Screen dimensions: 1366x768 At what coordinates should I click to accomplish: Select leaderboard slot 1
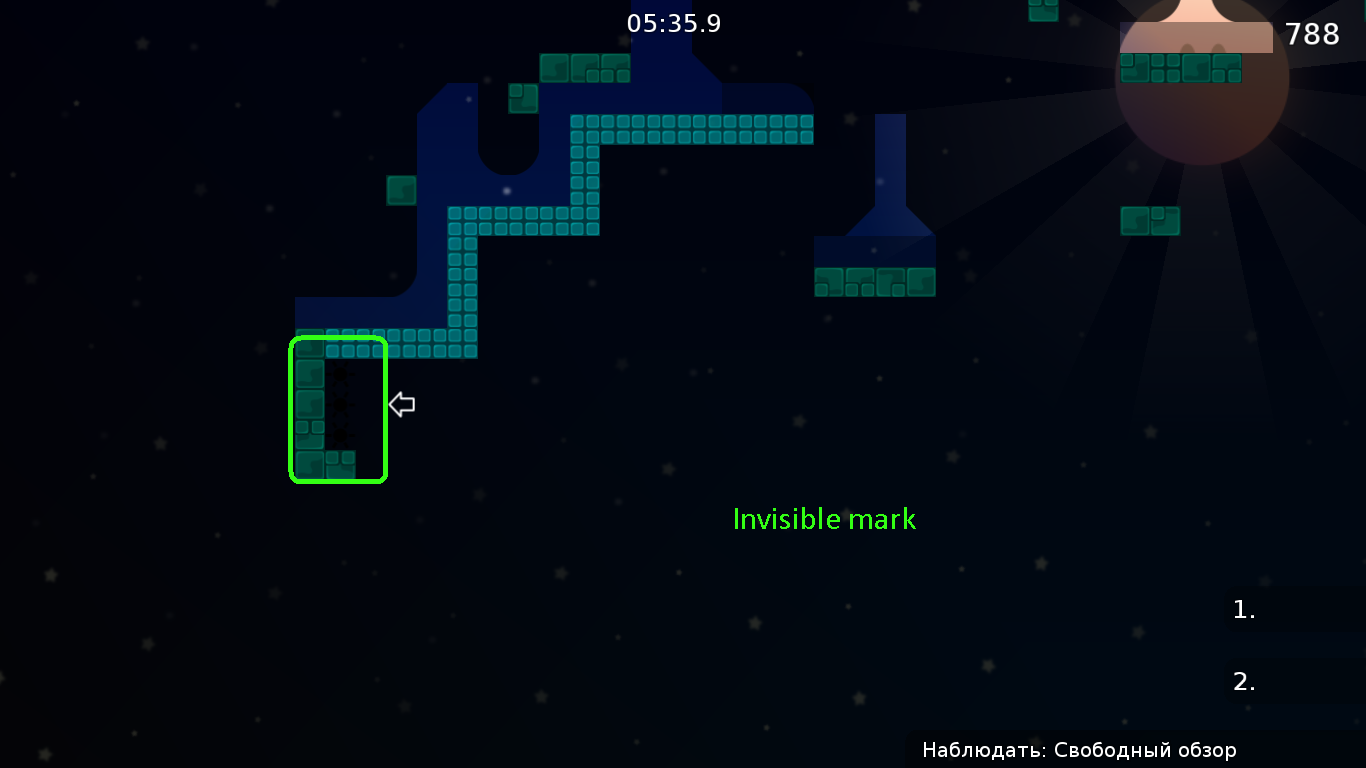1242,609
